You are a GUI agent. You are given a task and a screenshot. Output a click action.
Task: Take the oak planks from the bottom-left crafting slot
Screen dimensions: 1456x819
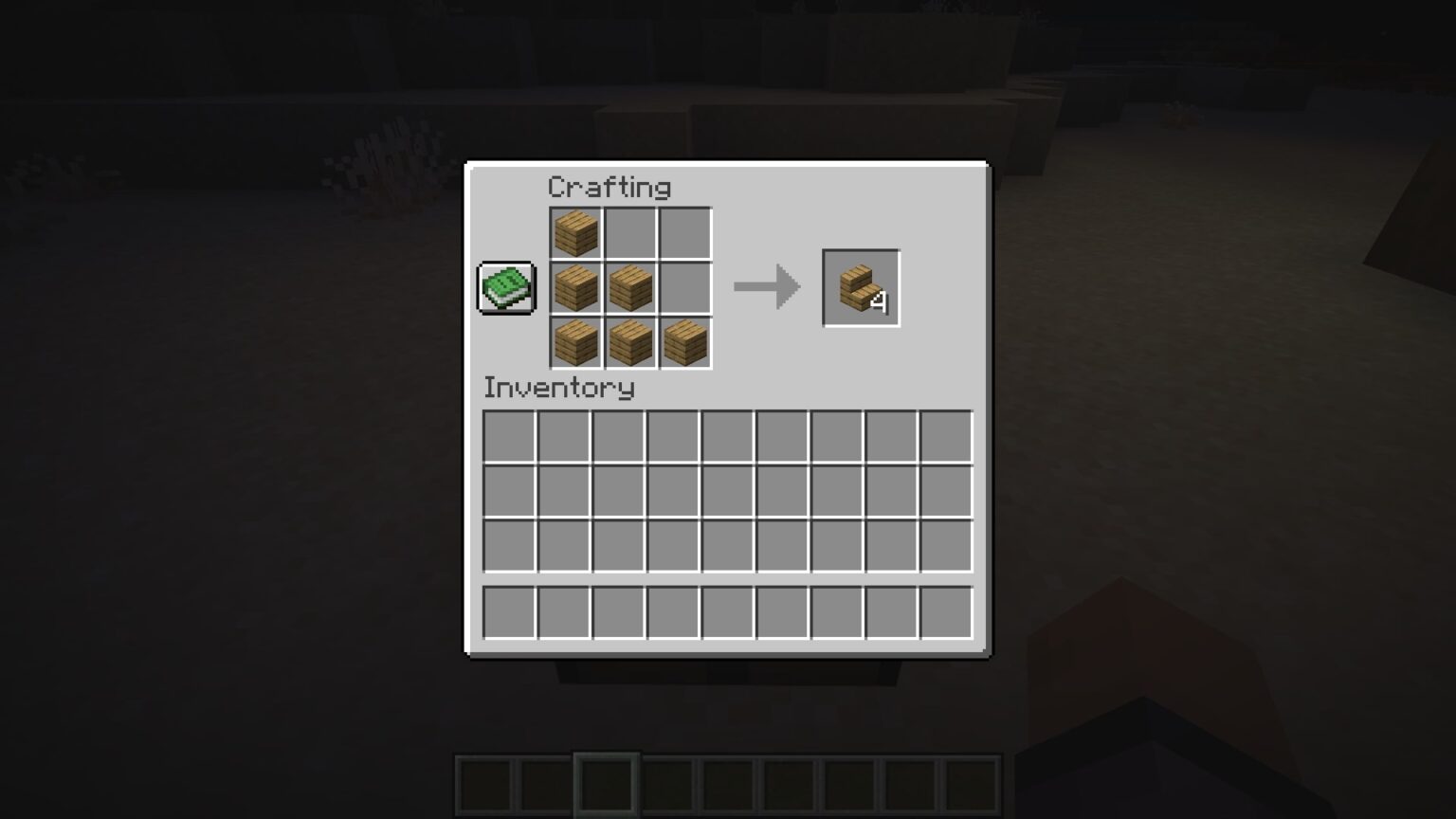pyautogui.click(x=574, y=342)
